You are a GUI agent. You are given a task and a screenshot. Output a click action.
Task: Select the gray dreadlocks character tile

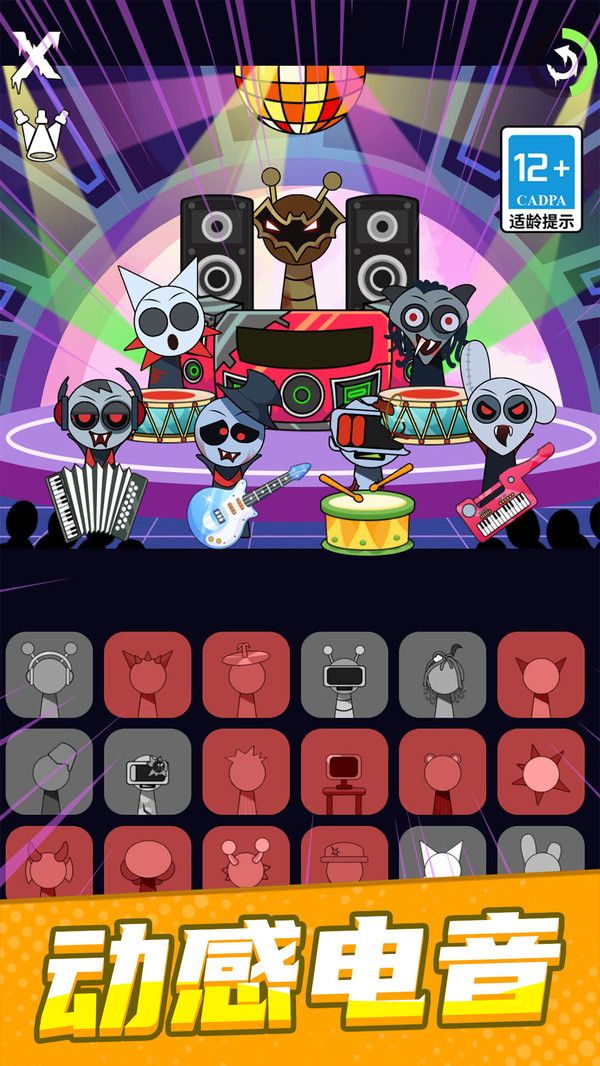click(442, 674)
